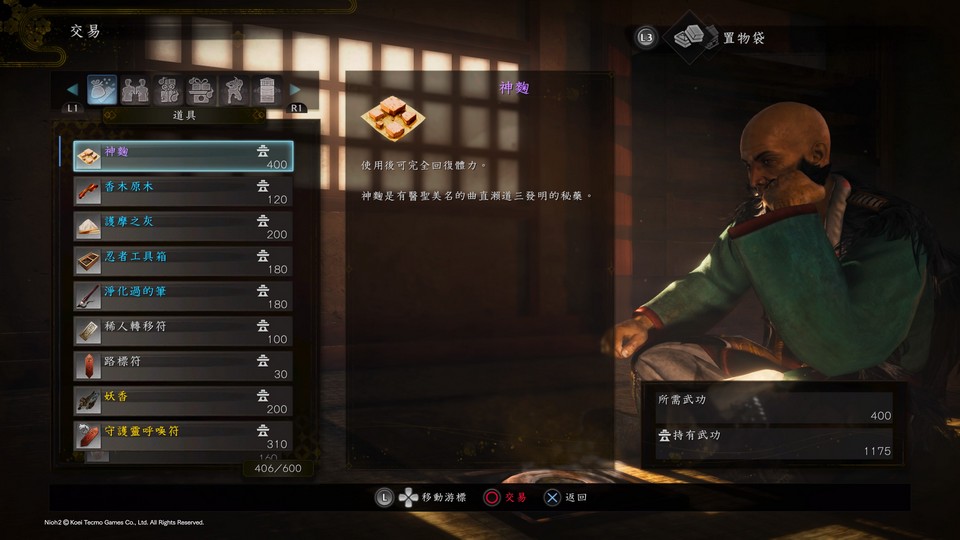Open the scroll document category tab

[x=266, y=90]
